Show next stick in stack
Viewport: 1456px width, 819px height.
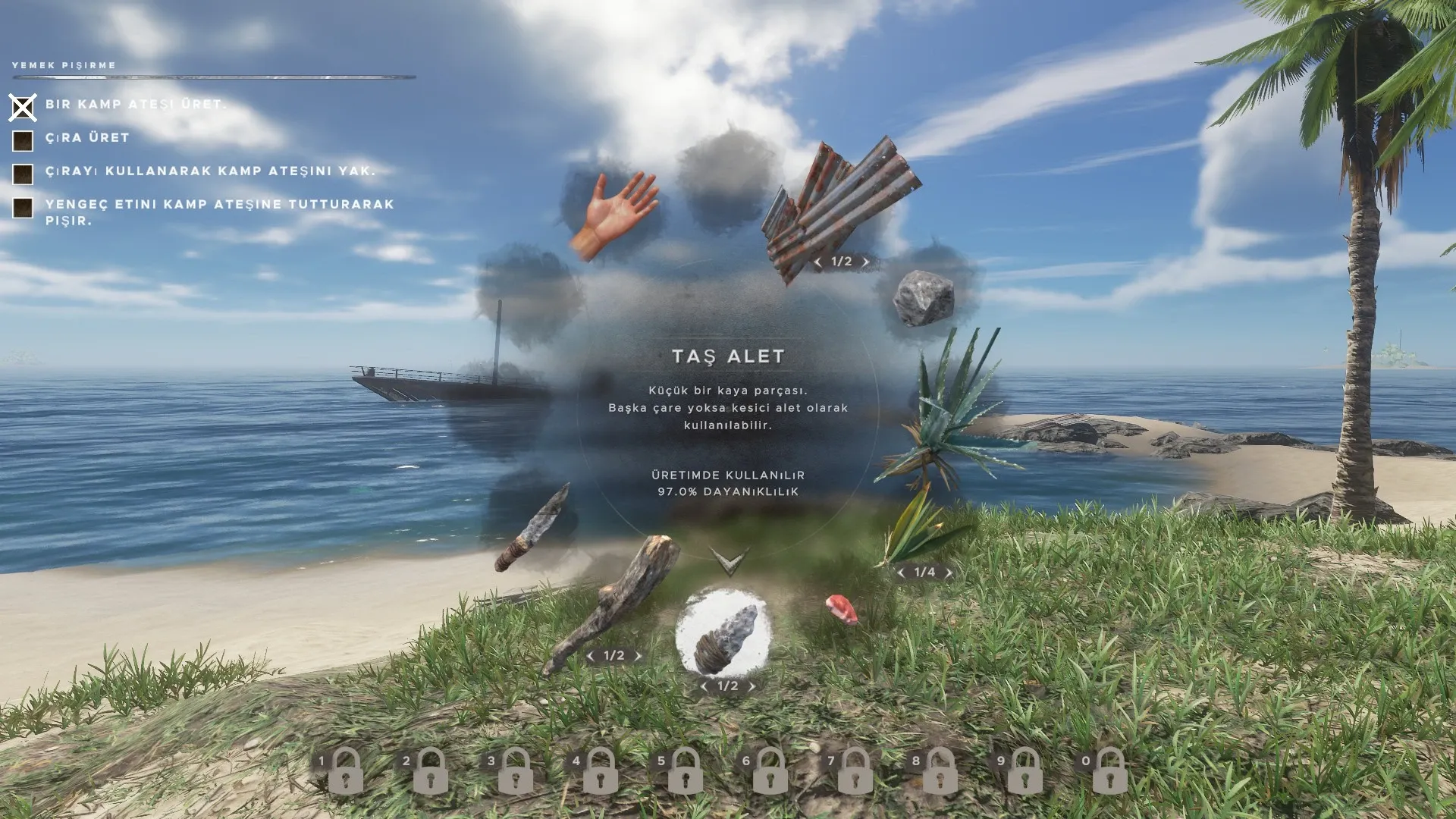point(638,657)
